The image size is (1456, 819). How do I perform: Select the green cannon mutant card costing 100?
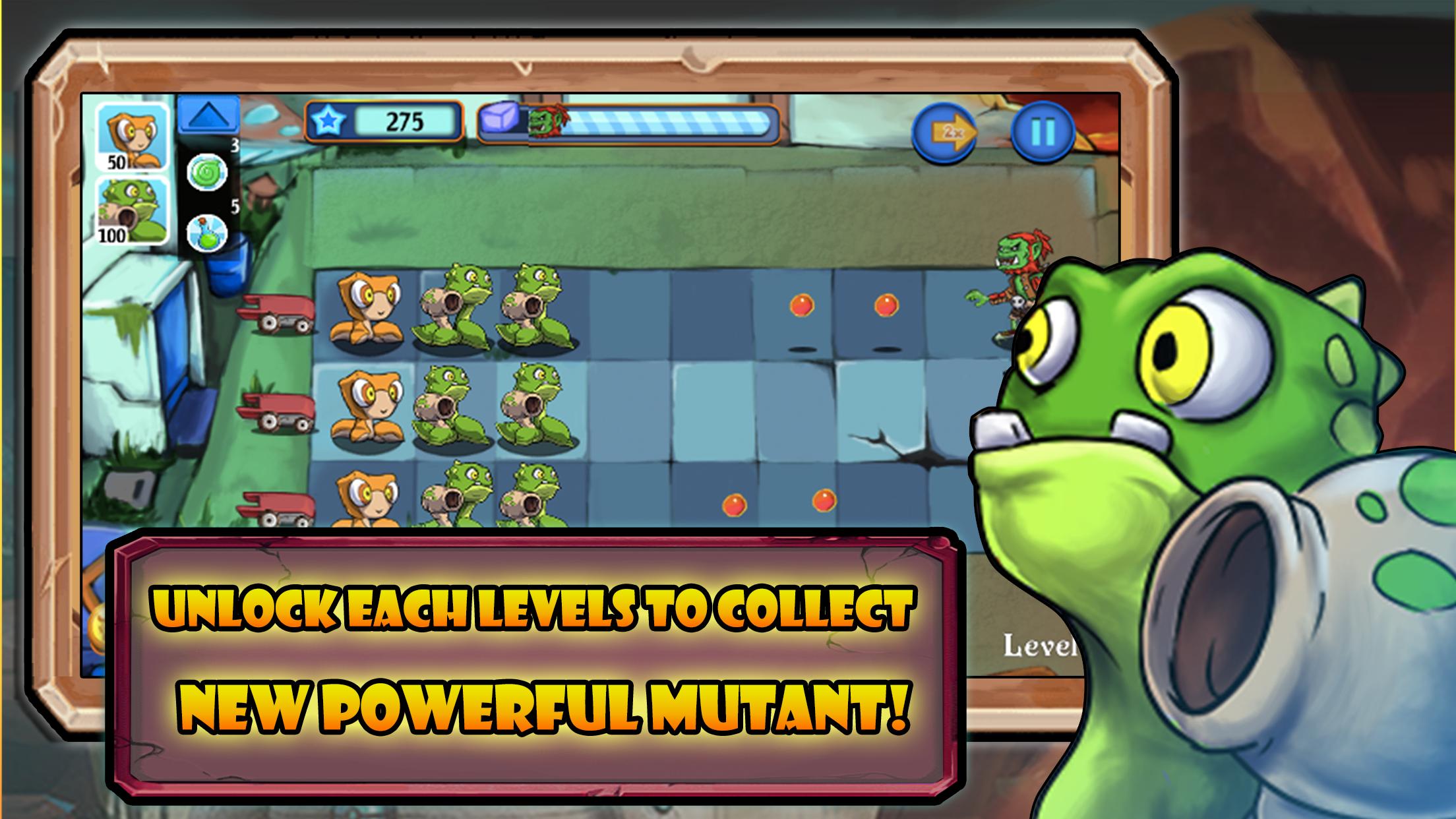point(132,211)
